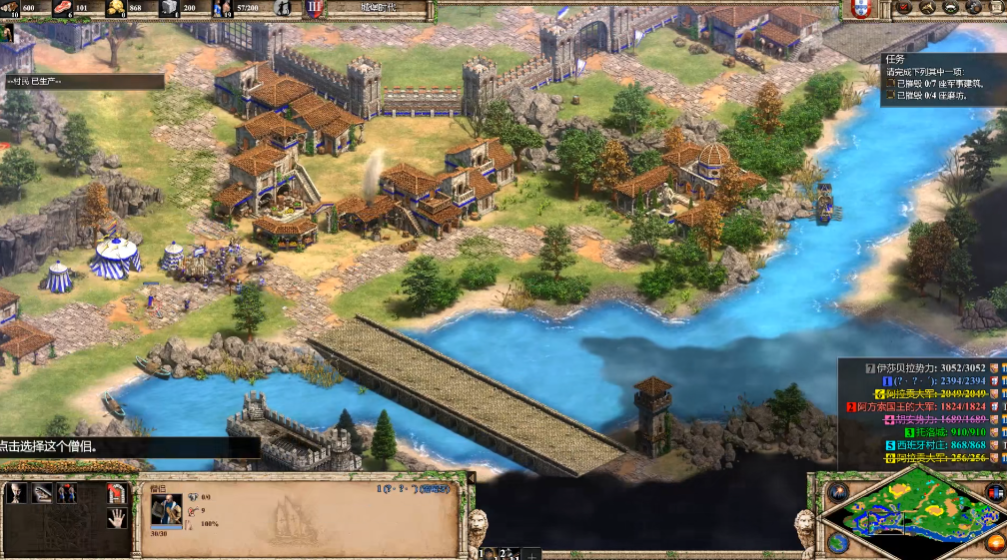Toggle the minimap signal flare button
The height and width of the screenshot is (560, 1007).
click(x=837, y=491)
